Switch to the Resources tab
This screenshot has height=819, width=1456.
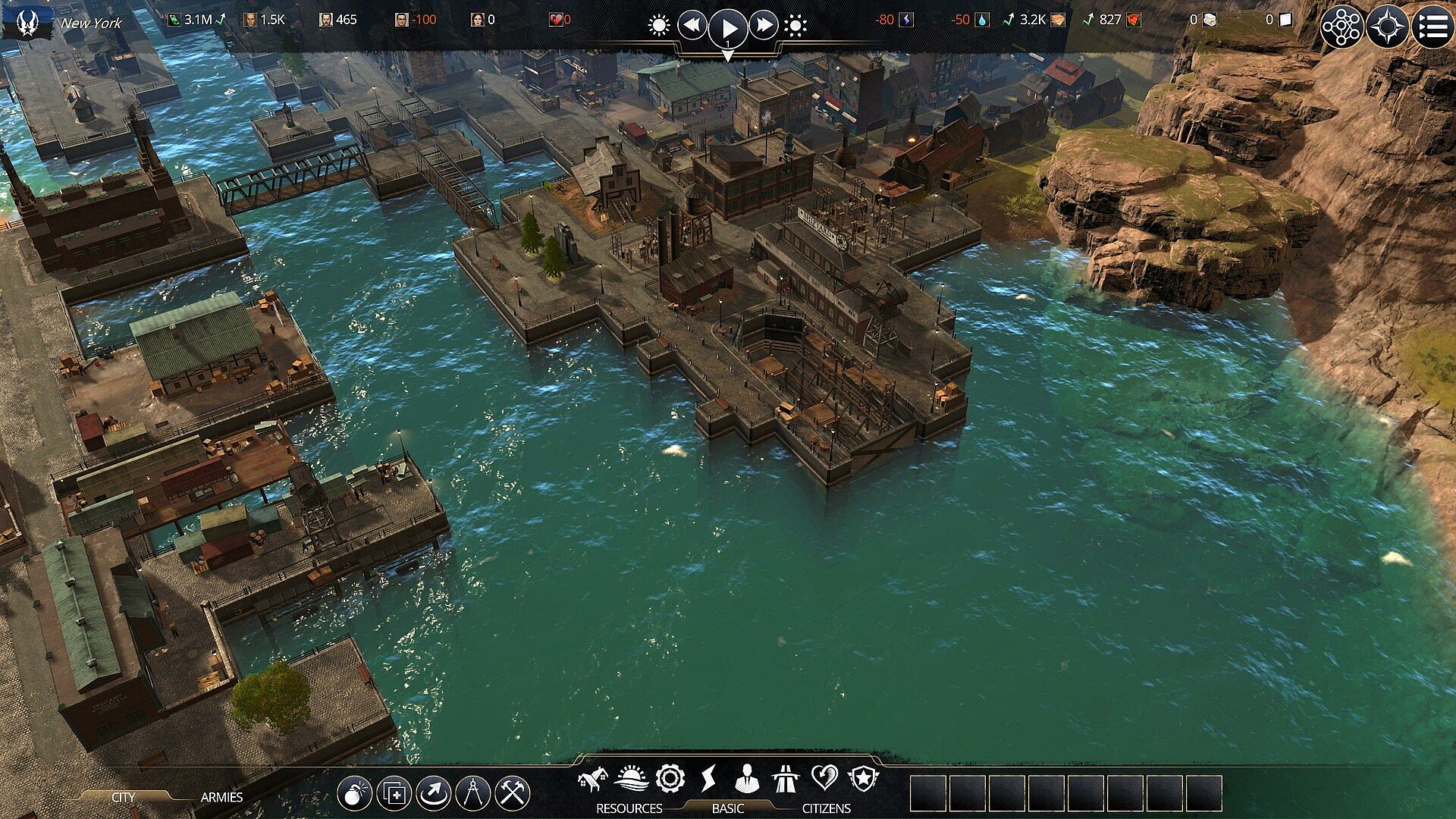[x=629, y=808]
